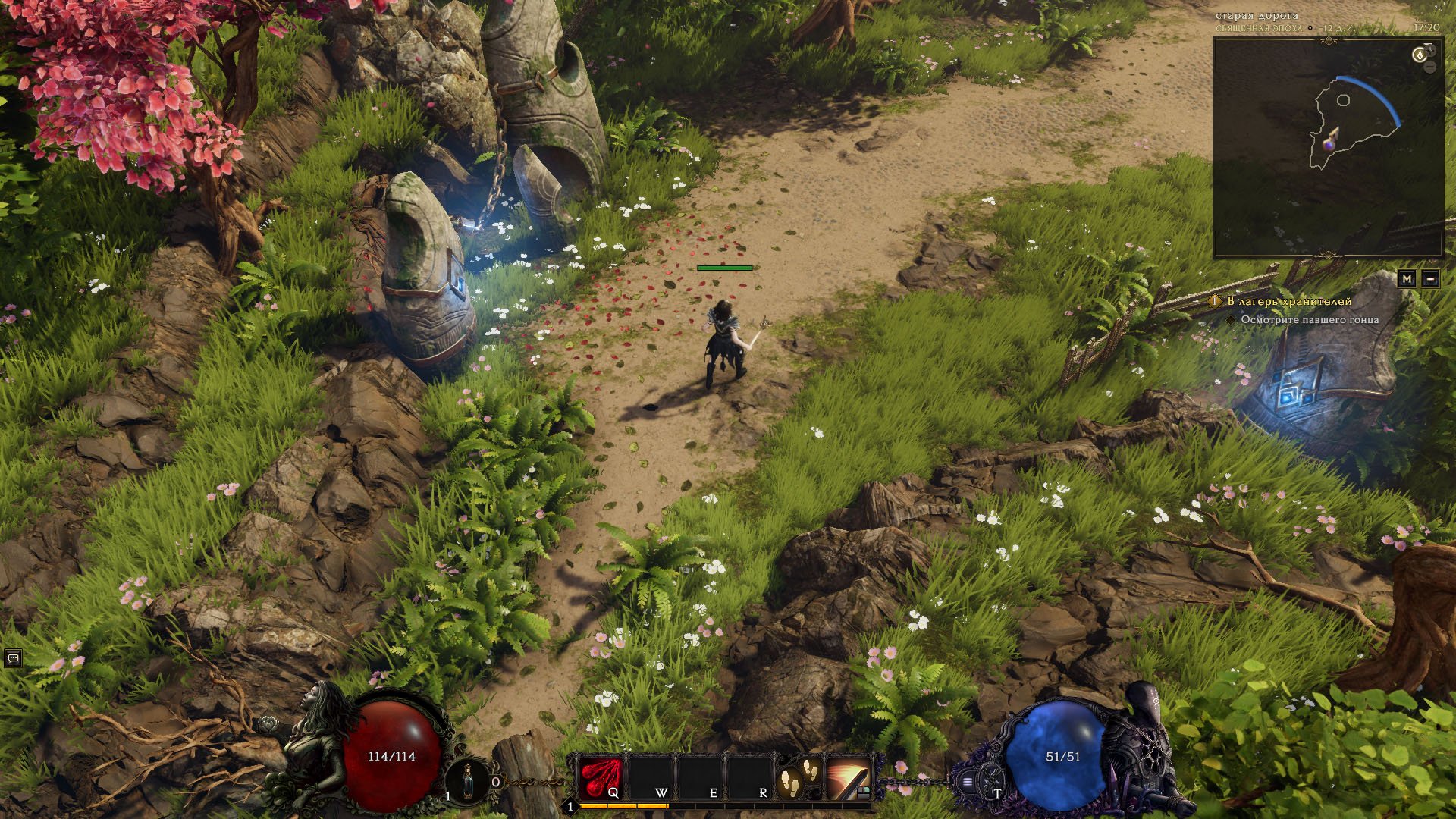This screenshot has height=819, width=1456.
Task: Open the full map with the M button
Action: [x=1407, y=279]
